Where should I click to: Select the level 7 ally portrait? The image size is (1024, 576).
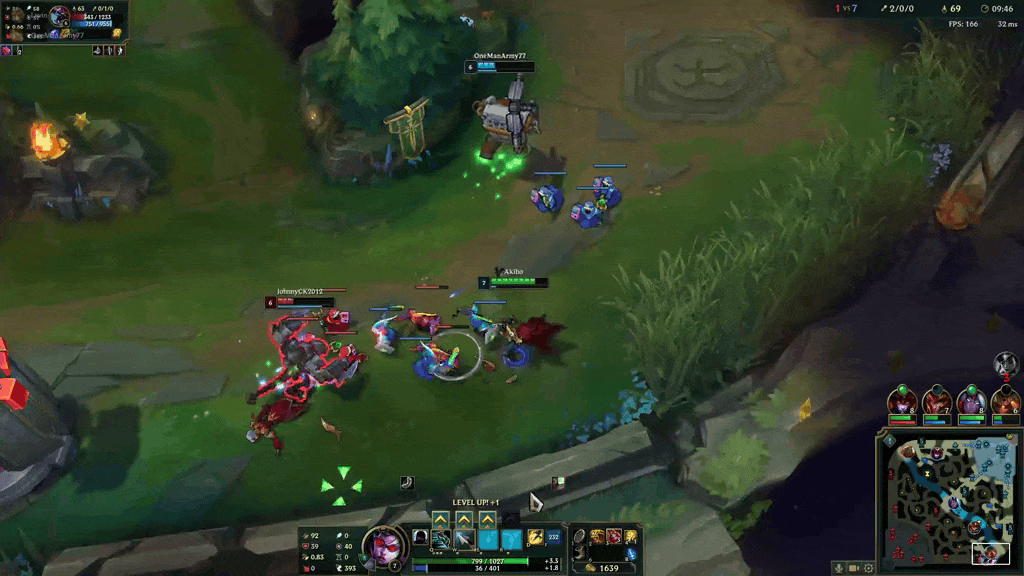coord(938,402)
